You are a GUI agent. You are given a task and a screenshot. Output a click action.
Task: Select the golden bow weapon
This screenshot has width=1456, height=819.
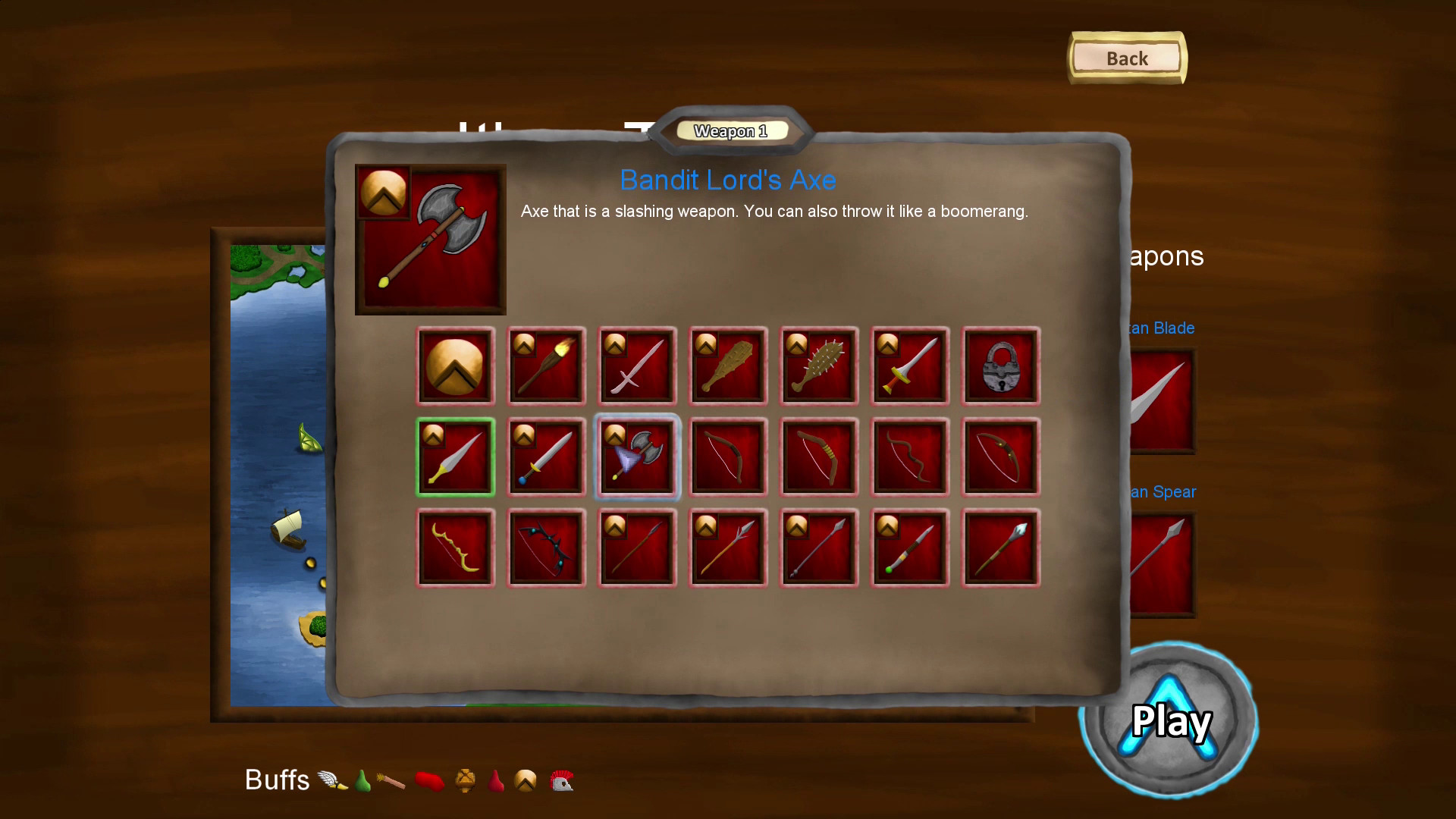tap(455, 548)
